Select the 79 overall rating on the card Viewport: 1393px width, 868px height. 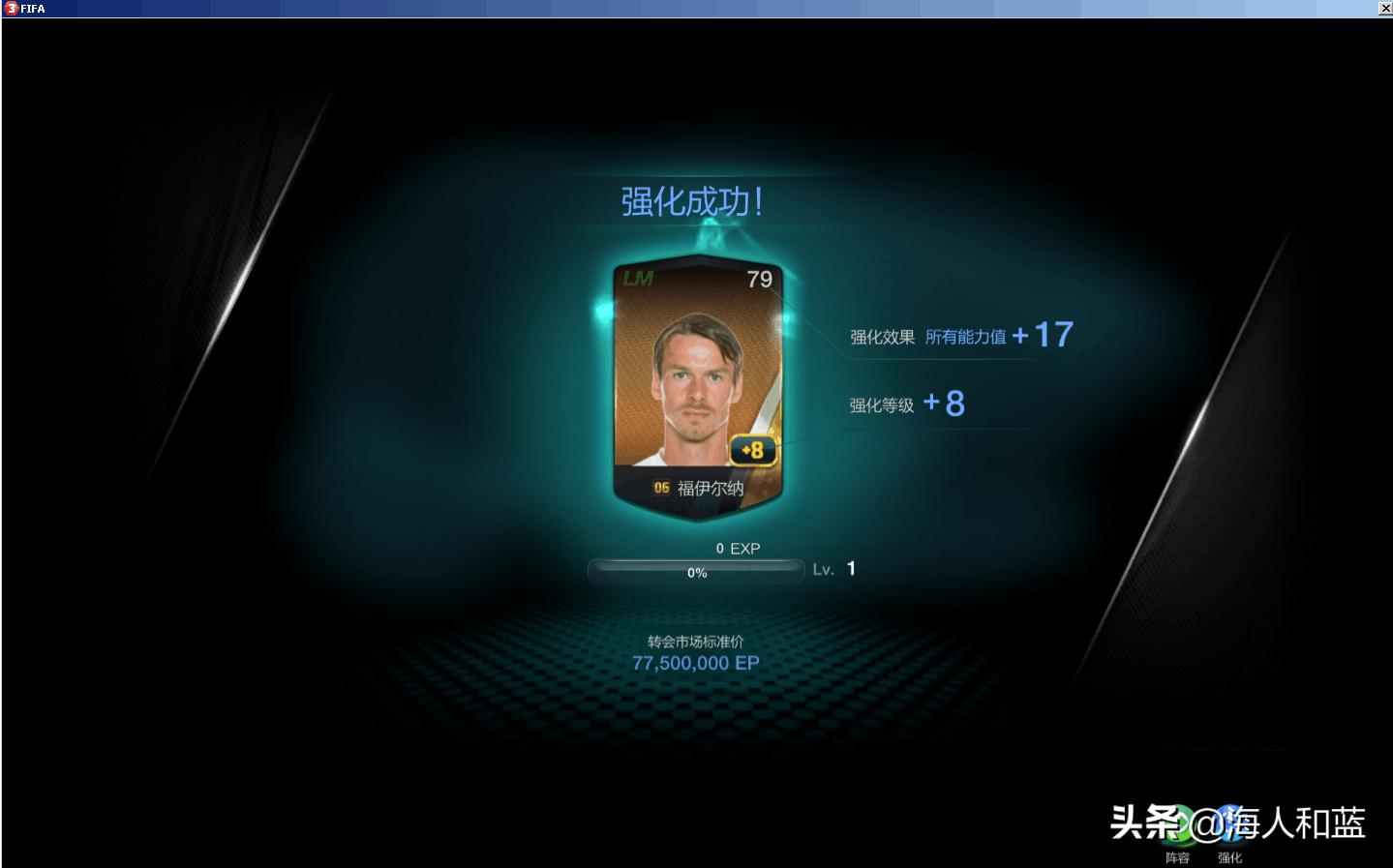pyautogui.click(x=759, y=280)
